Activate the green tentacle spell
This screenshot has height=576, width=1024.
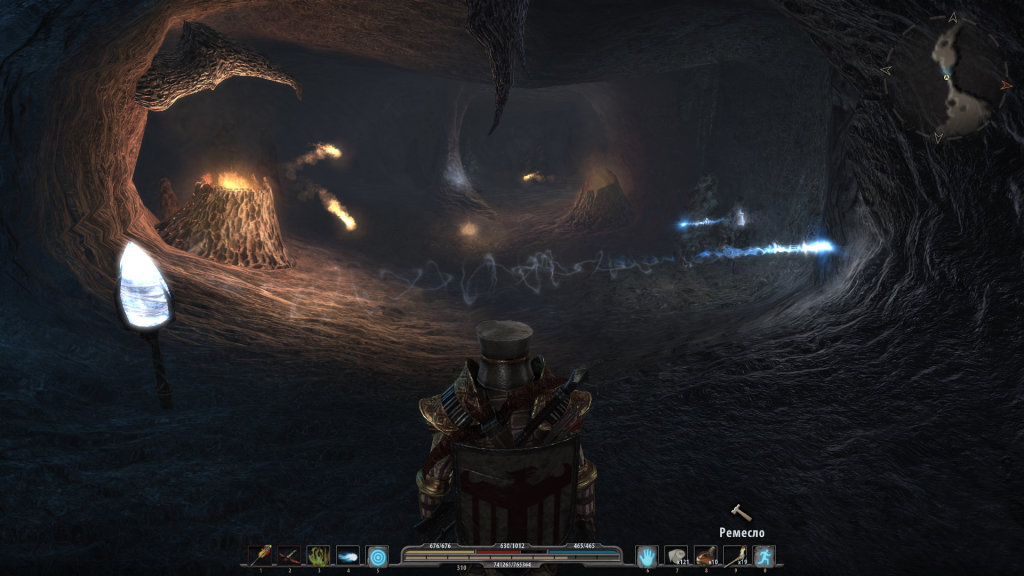point(318,555)
